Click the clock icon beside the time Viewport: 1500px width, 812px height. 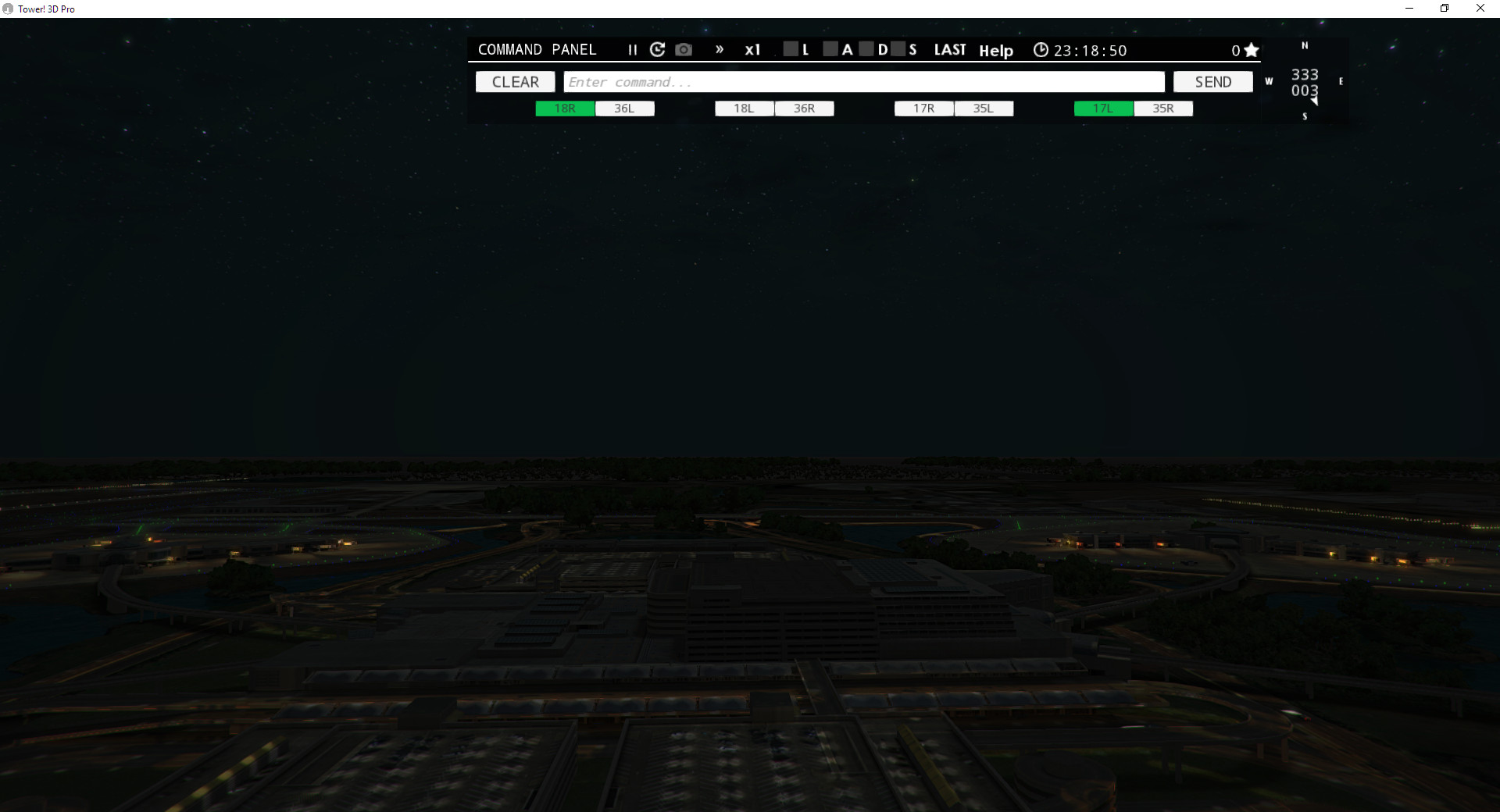point(1041,49)
